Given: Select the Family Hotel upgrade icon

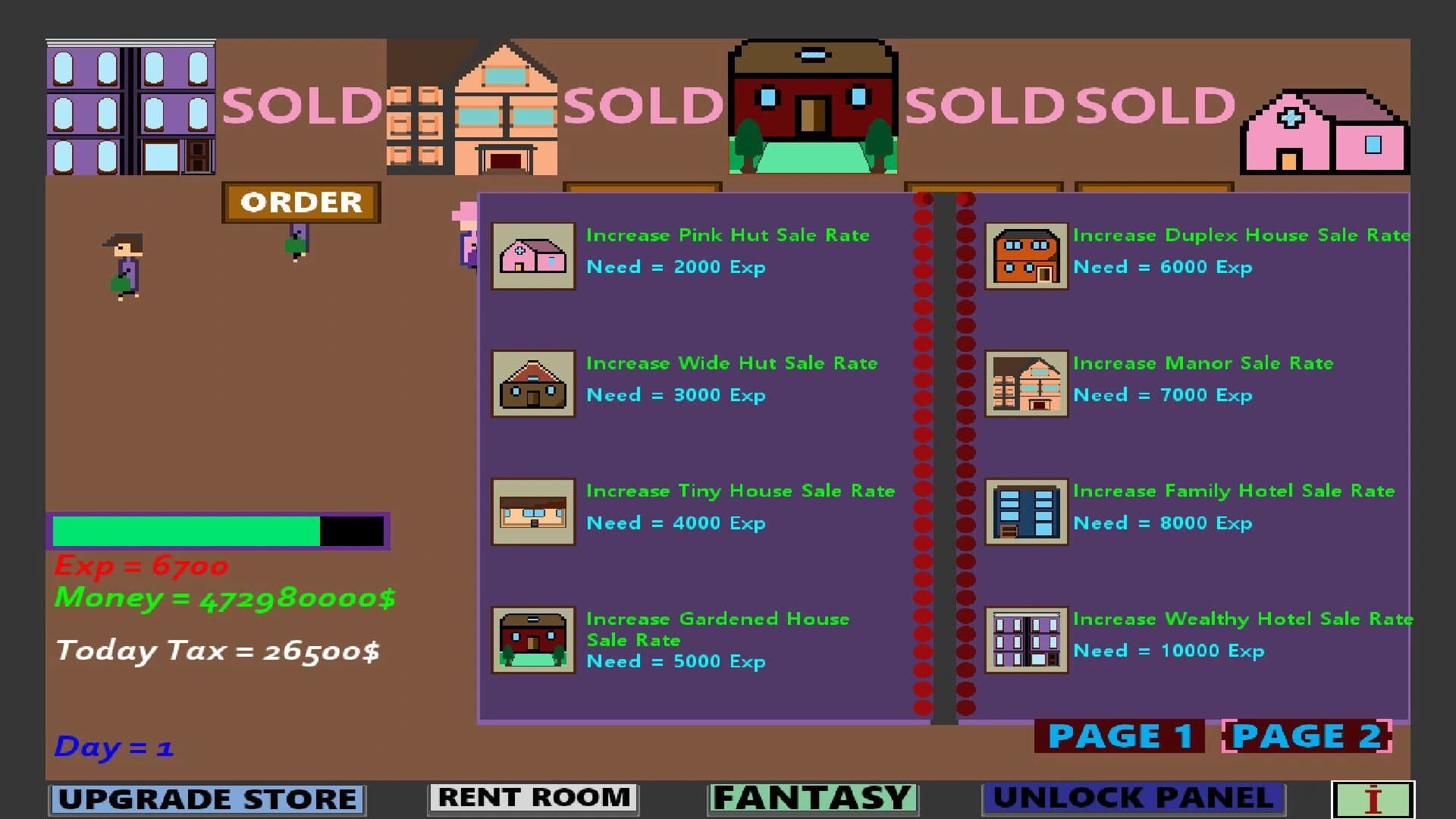Looking at the screenshot, I should 1025,512.
